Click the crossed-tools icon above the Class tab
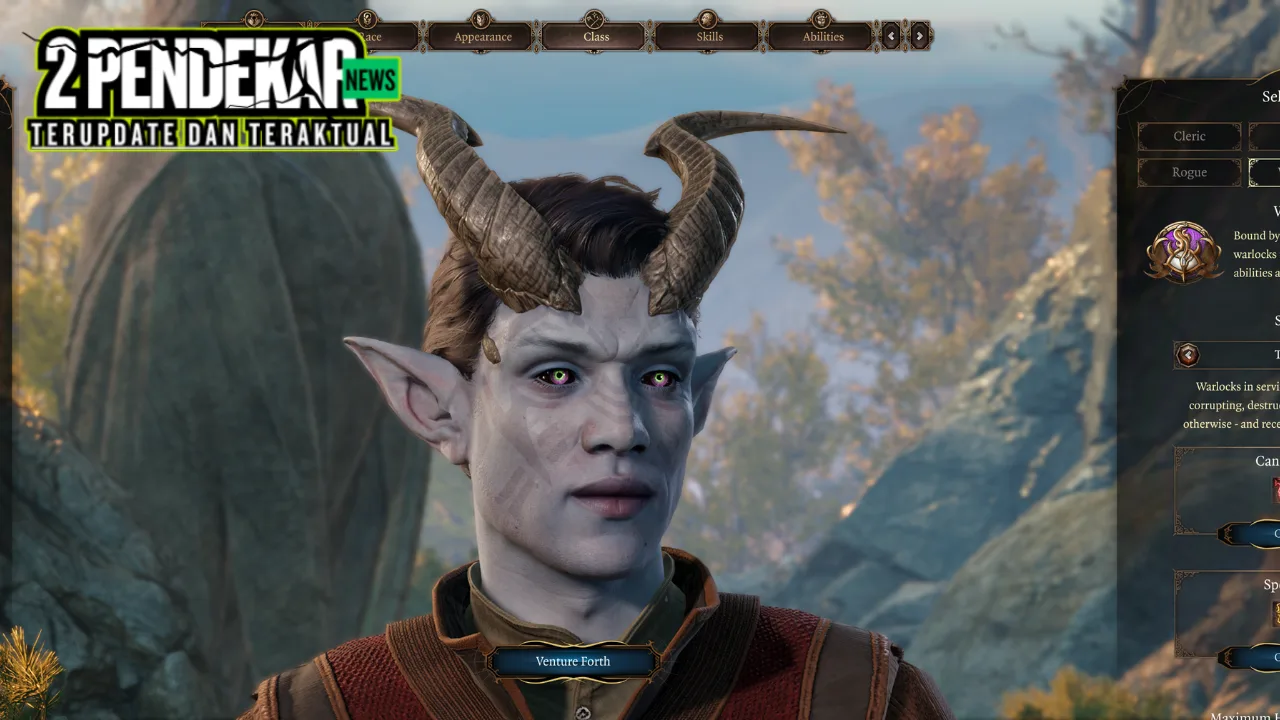The image size is (1280, 720). [593, 17]
